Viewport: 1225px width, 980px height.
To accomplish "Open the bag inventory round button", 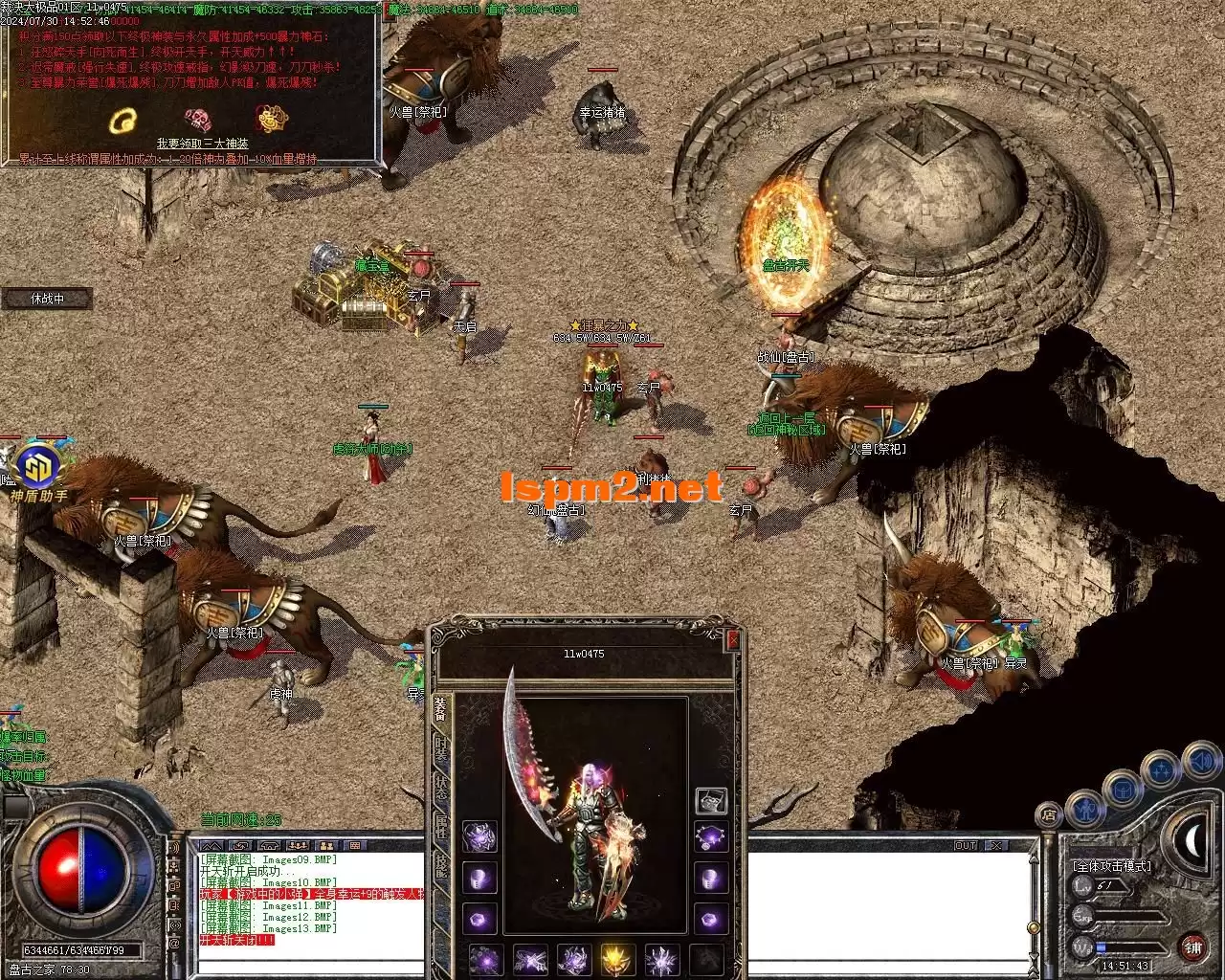I will pos(1123,790).
